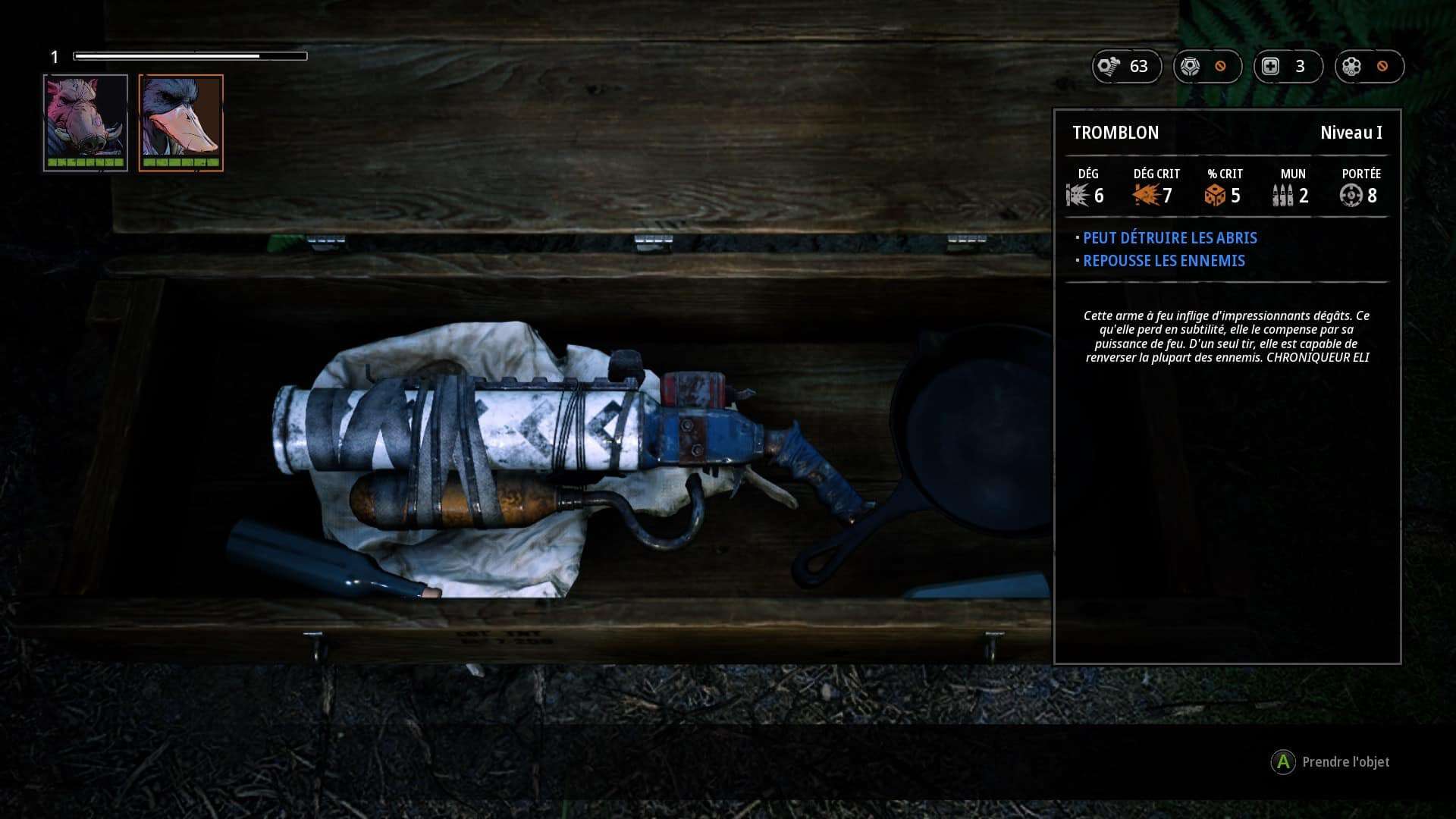Click the "Repousse les ennemis" trait

1163,261
